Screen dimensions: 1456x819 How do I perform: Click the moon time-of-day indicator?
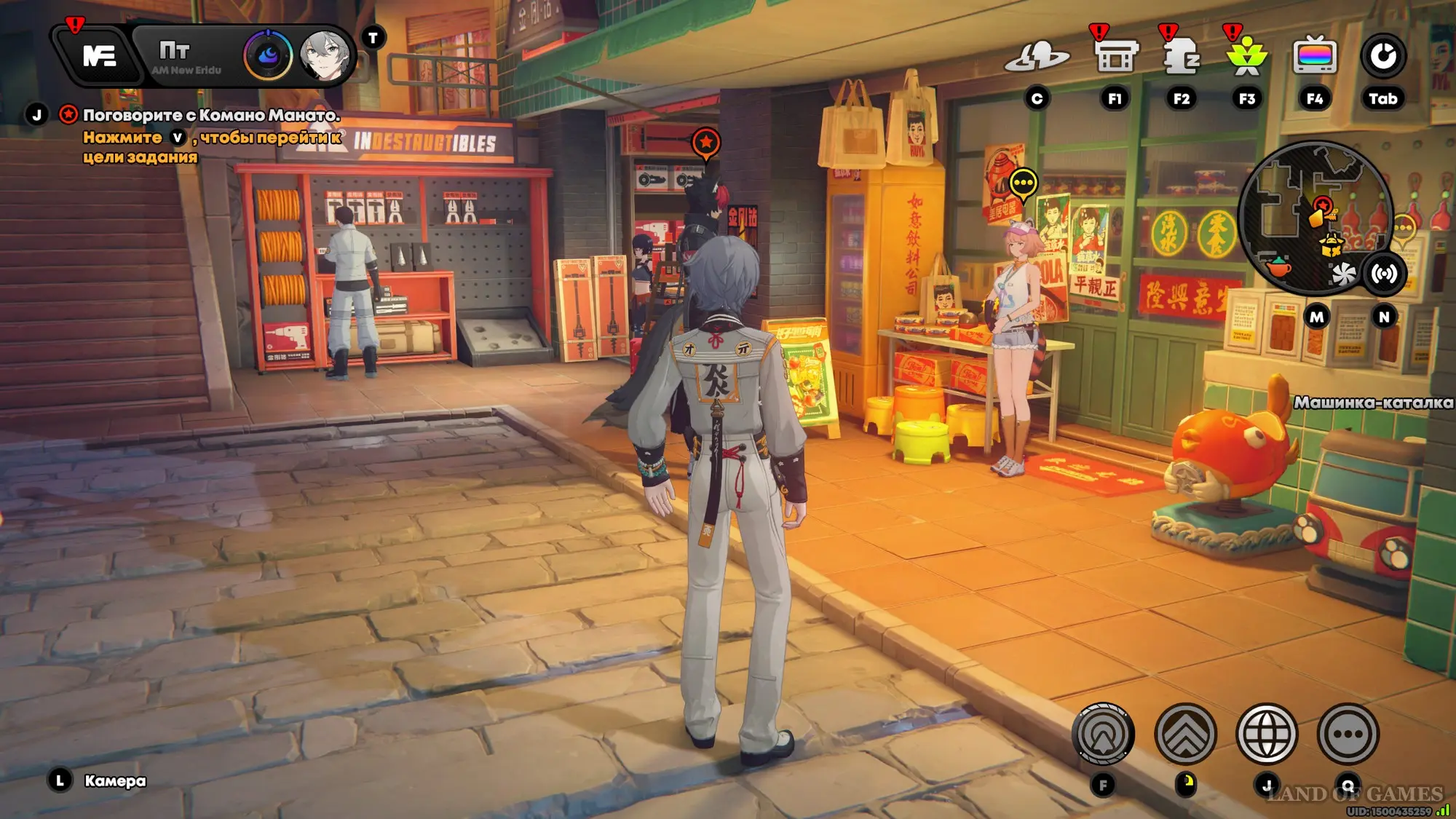268,56
